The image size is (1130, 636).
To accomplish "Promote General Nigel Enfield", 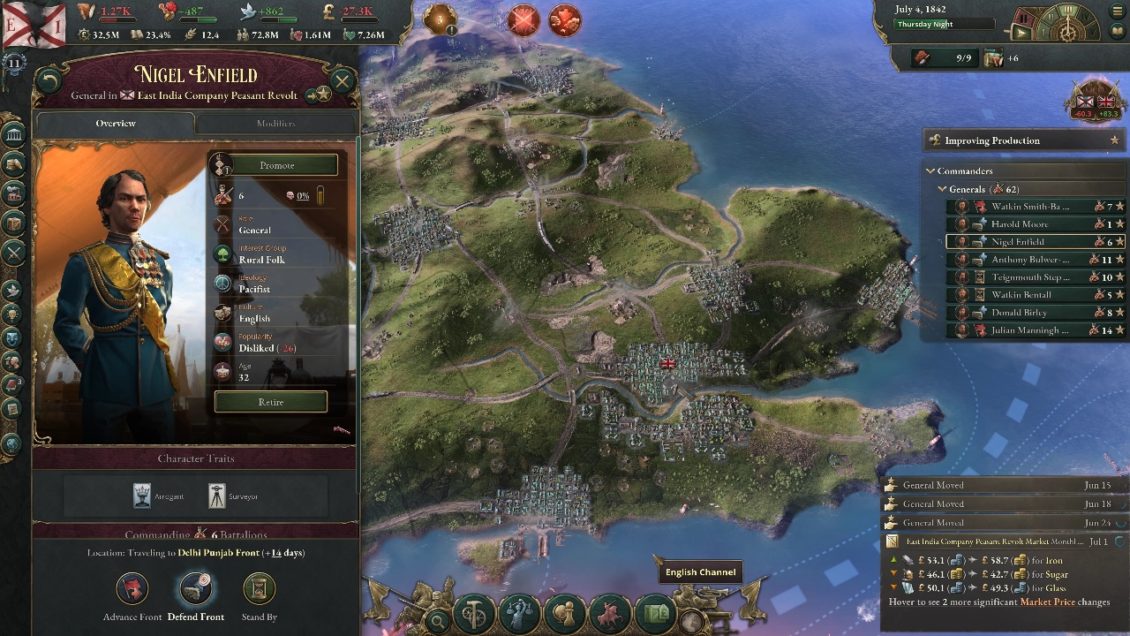I will 276,165.
